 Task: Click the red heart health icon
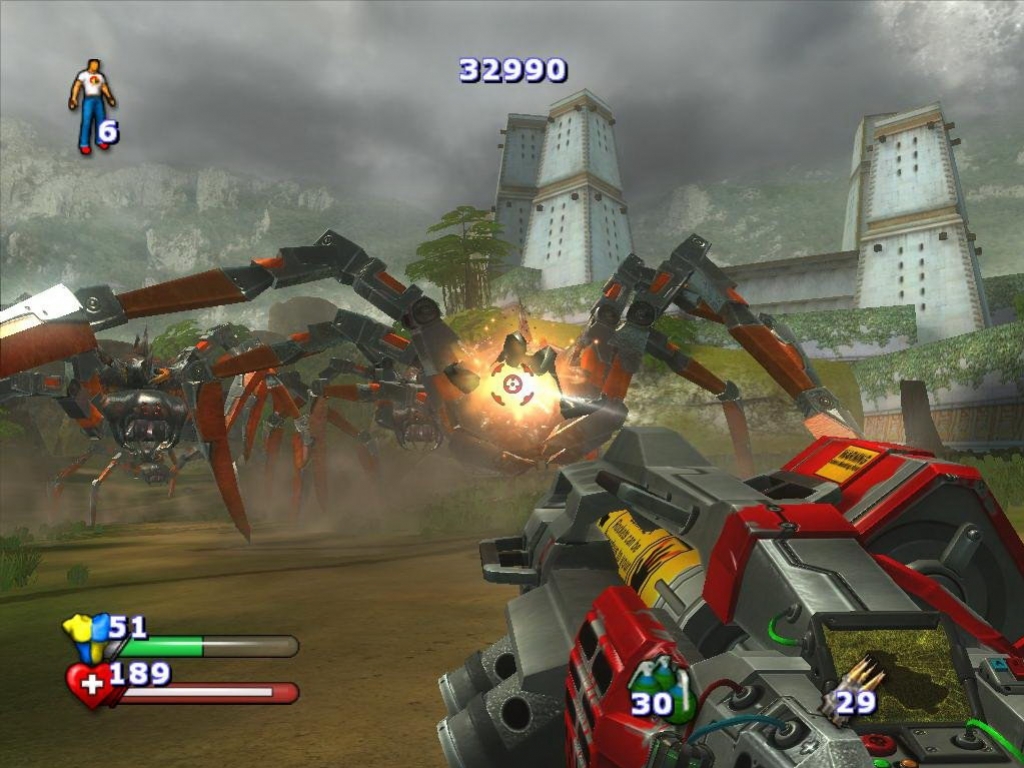tap(90, 685)
